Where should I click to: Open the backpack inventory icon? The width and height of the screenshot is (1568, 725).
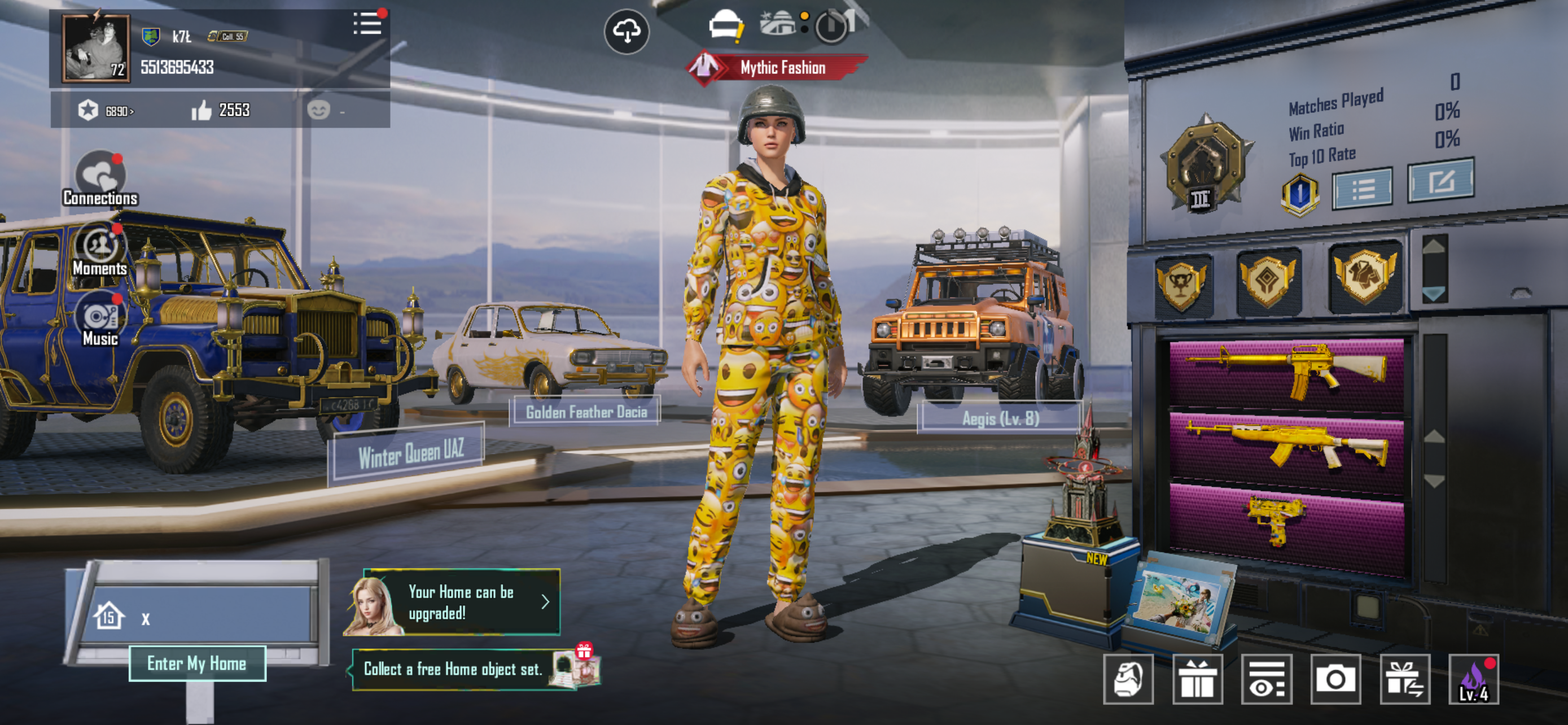[x=1128, y=679]
